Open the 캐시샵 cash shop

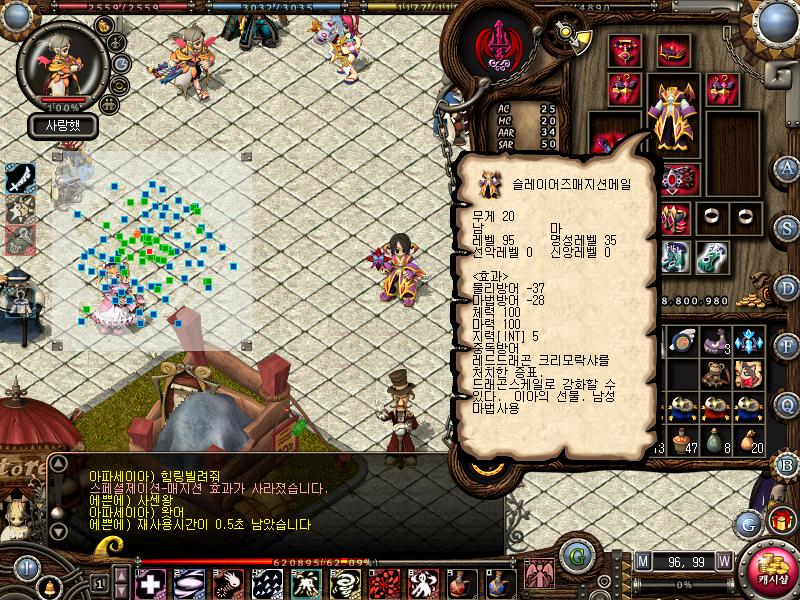click(772, 567)
